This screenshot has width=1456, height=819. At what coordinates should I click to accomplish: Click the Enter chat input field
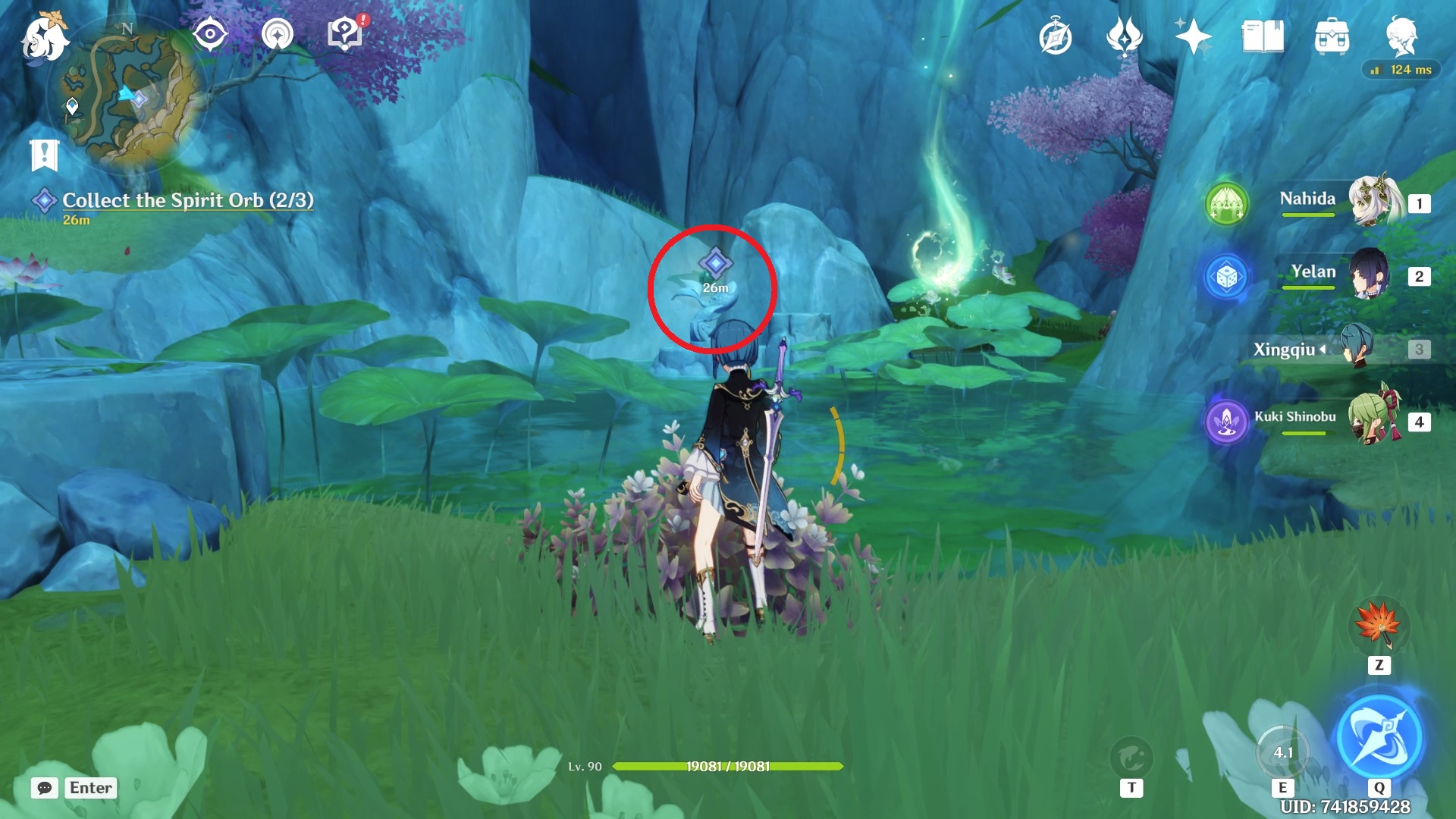(x=90, y=788)
